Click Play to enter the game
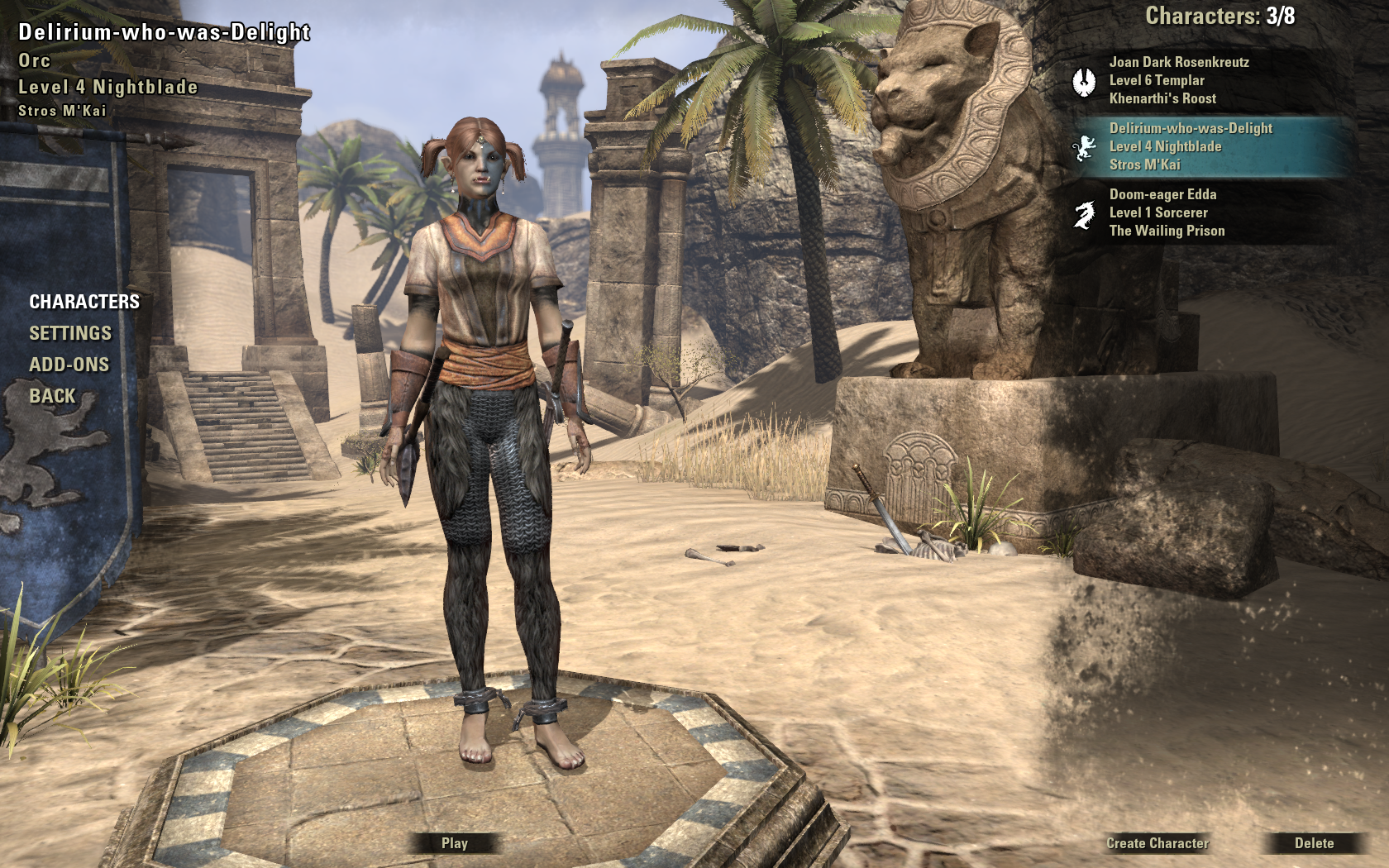 point(455,843)
